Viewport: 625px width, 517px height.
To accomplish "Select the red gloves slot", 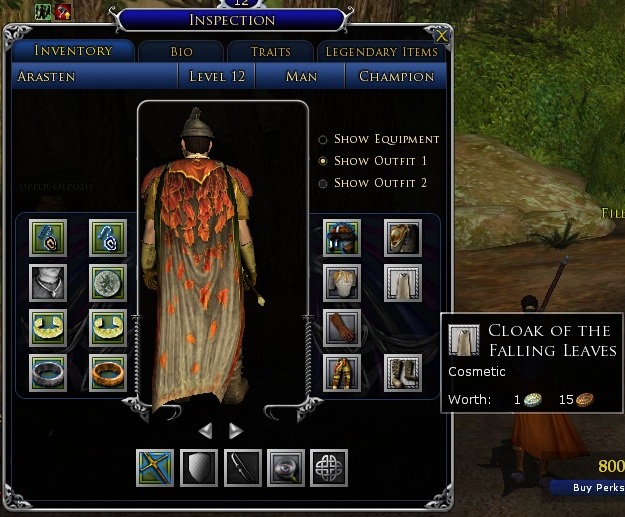I will 342,327.
